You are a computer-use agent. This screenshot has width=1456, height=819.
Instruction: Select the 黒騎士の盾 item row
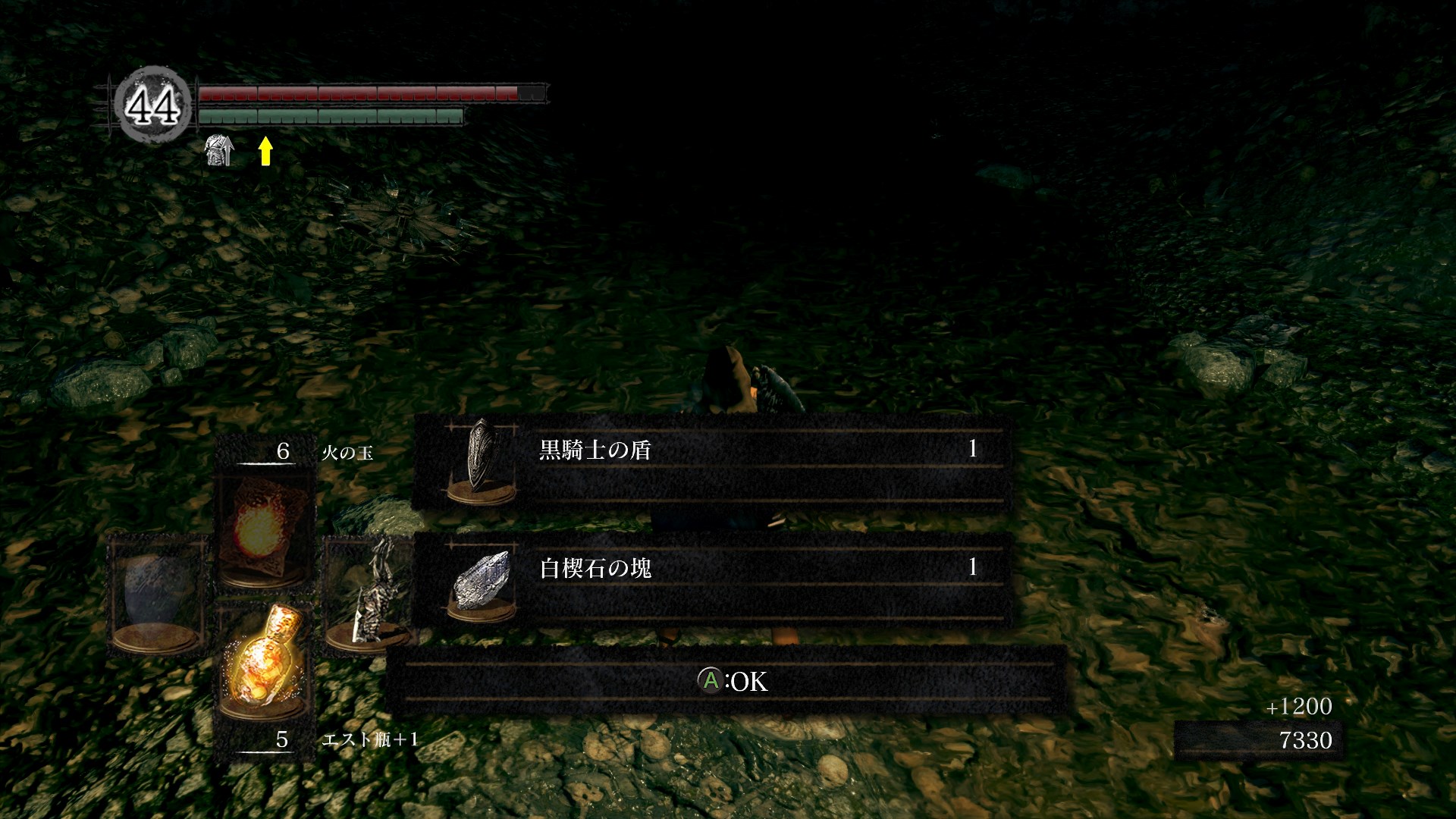(x=713, y=463)
